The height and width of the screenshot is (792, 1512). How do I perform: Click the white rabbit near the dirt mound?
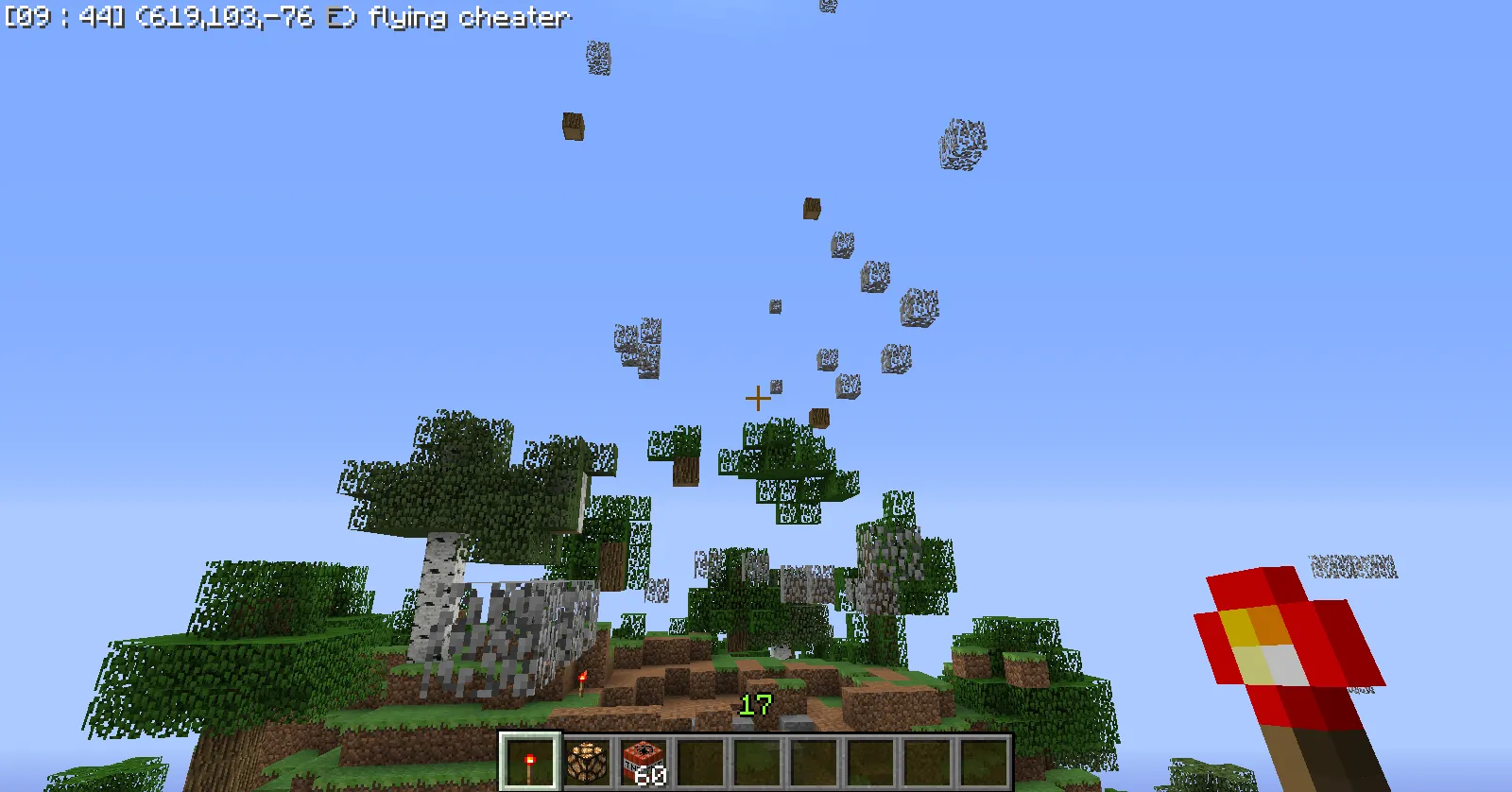pyautogui.click(x=782, y=652)
